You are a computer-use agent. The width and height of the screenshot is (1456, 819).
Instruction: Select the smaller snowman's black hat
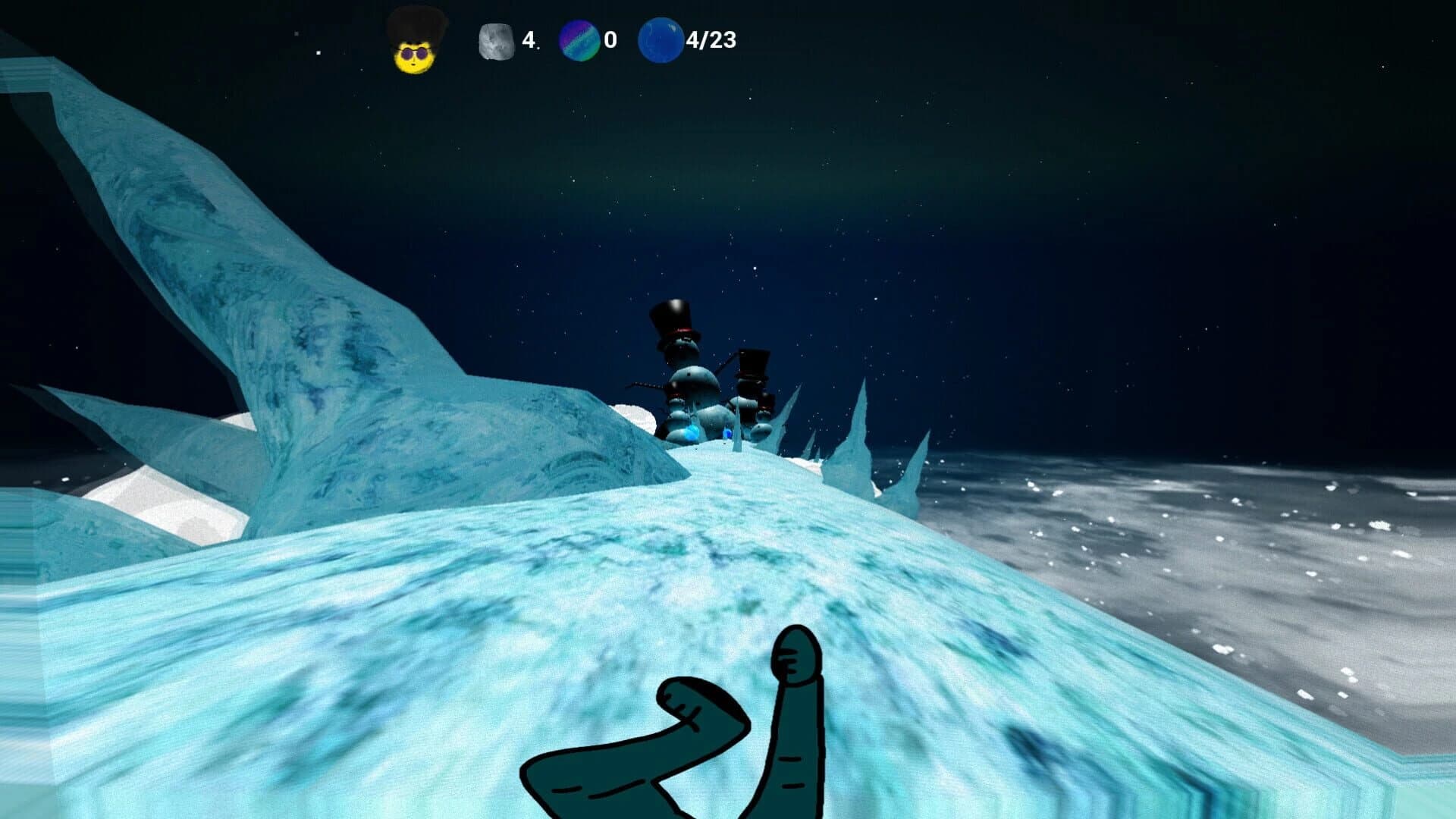755,362
